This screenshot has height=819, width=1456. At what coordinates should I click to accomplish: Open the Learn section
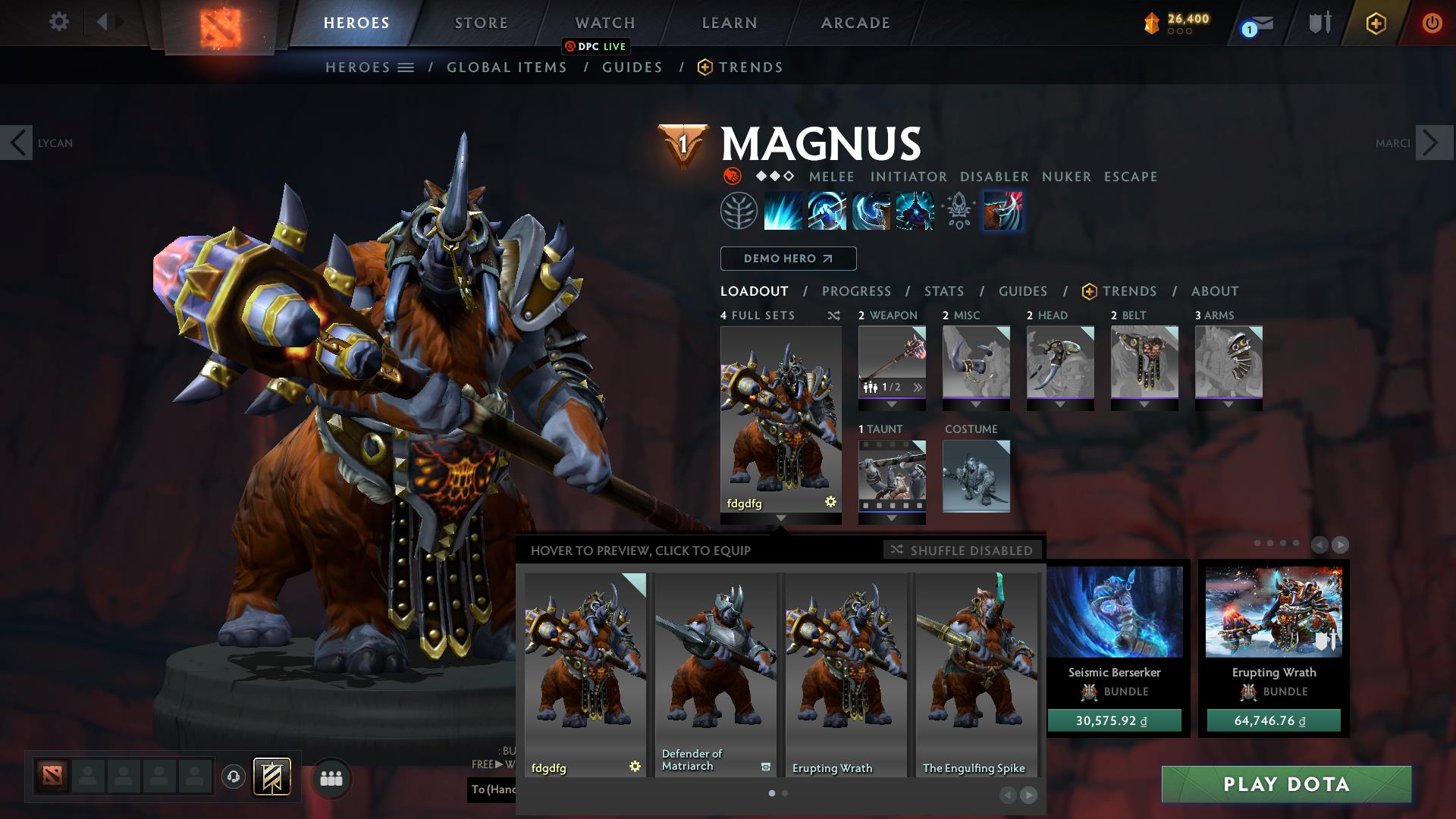coord(729,23)
